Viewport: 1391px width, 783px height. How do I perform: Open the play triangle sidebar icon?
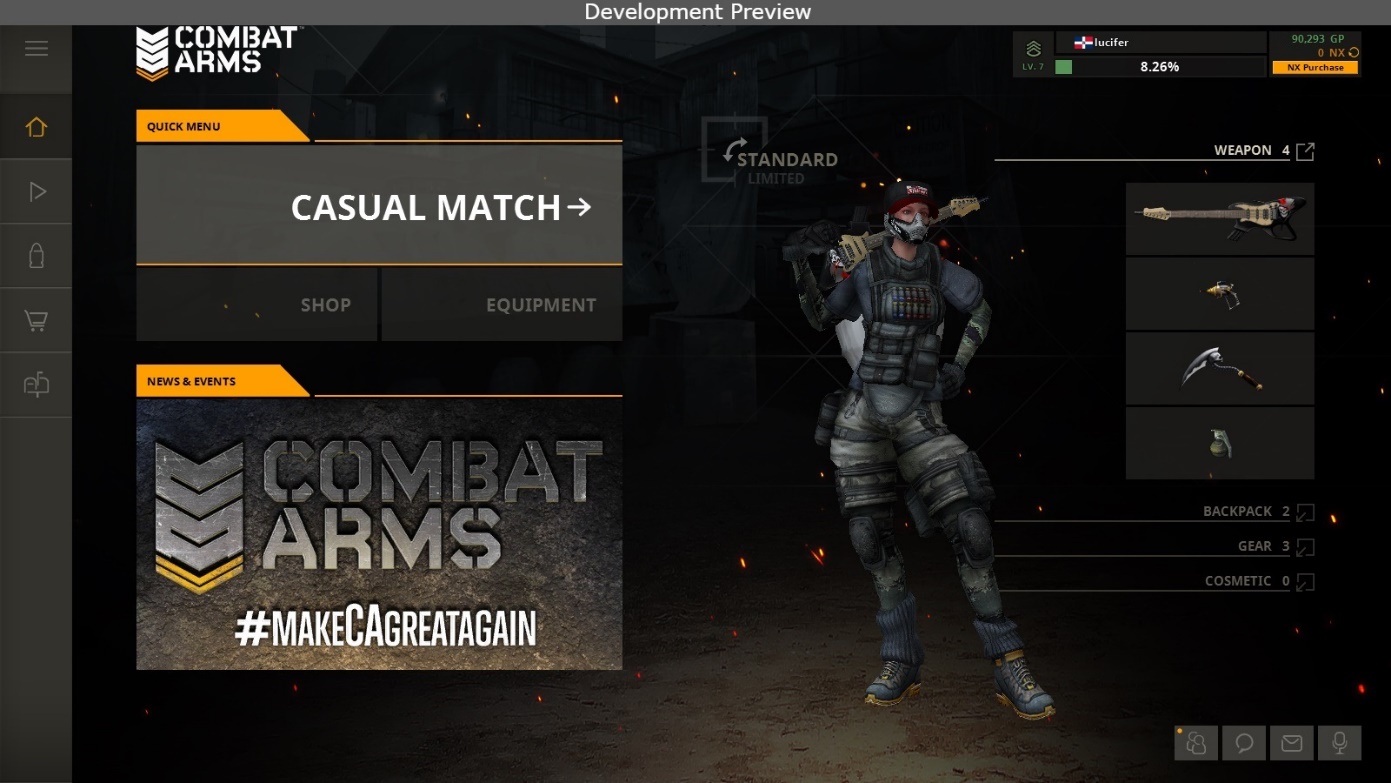tap(36, 192)
